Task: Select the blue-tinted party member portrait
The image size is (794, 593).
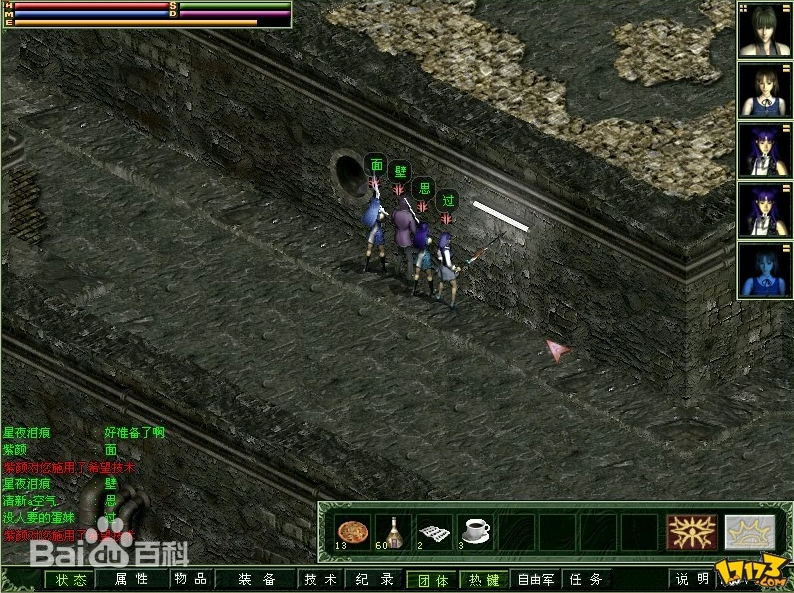Action: coord(765,270)
